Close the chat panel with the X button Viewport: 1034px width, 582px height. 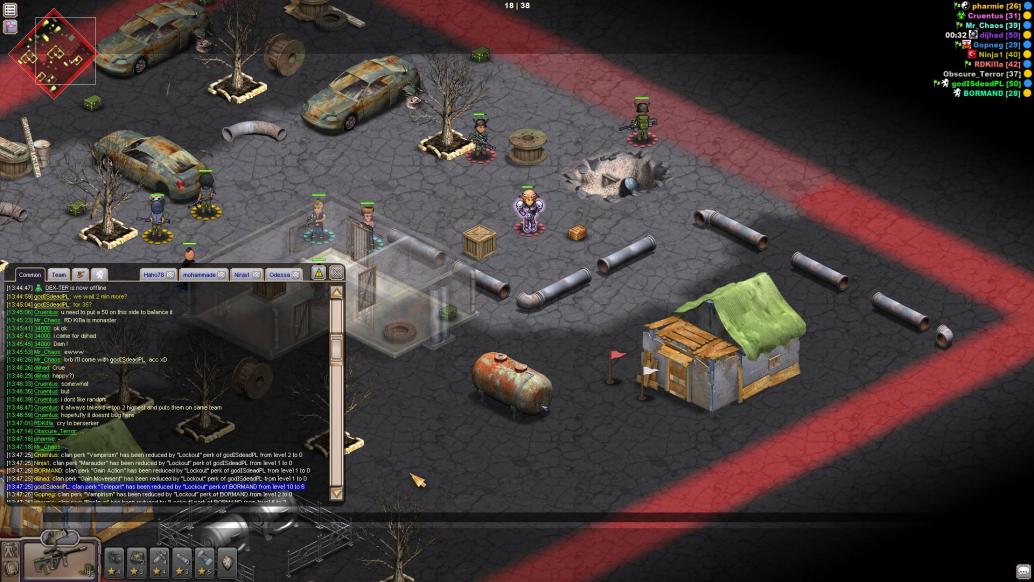click(337, 272)
